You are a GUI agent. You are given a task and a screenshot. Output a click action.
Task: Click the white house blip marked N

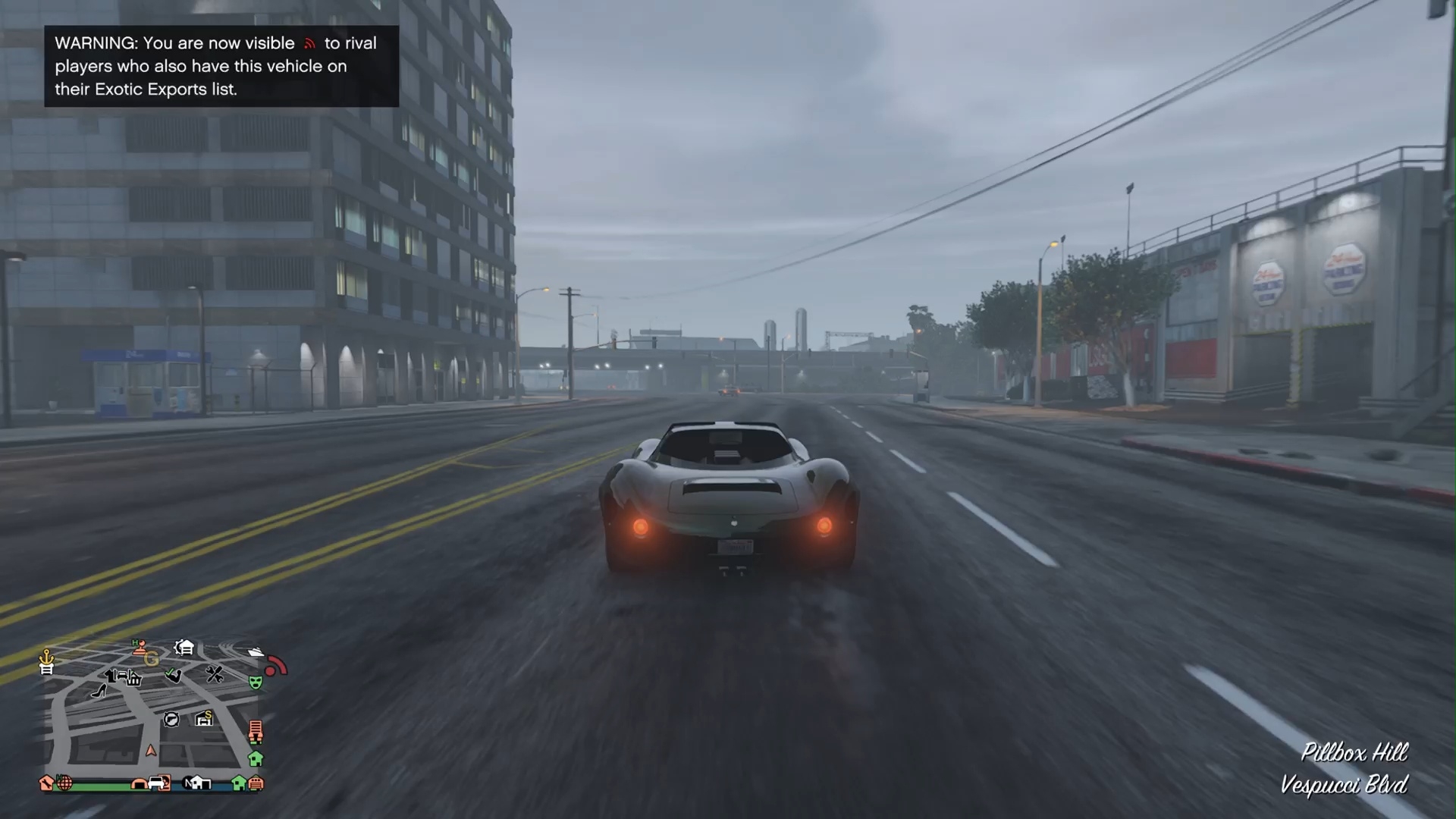197,783
